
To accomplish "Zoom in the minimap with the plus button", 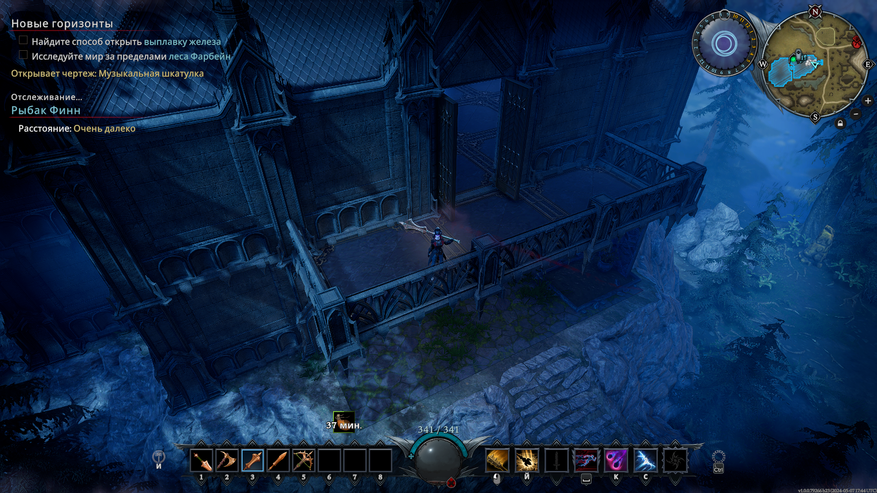I will pyautogui.click(x=867, y=101).
